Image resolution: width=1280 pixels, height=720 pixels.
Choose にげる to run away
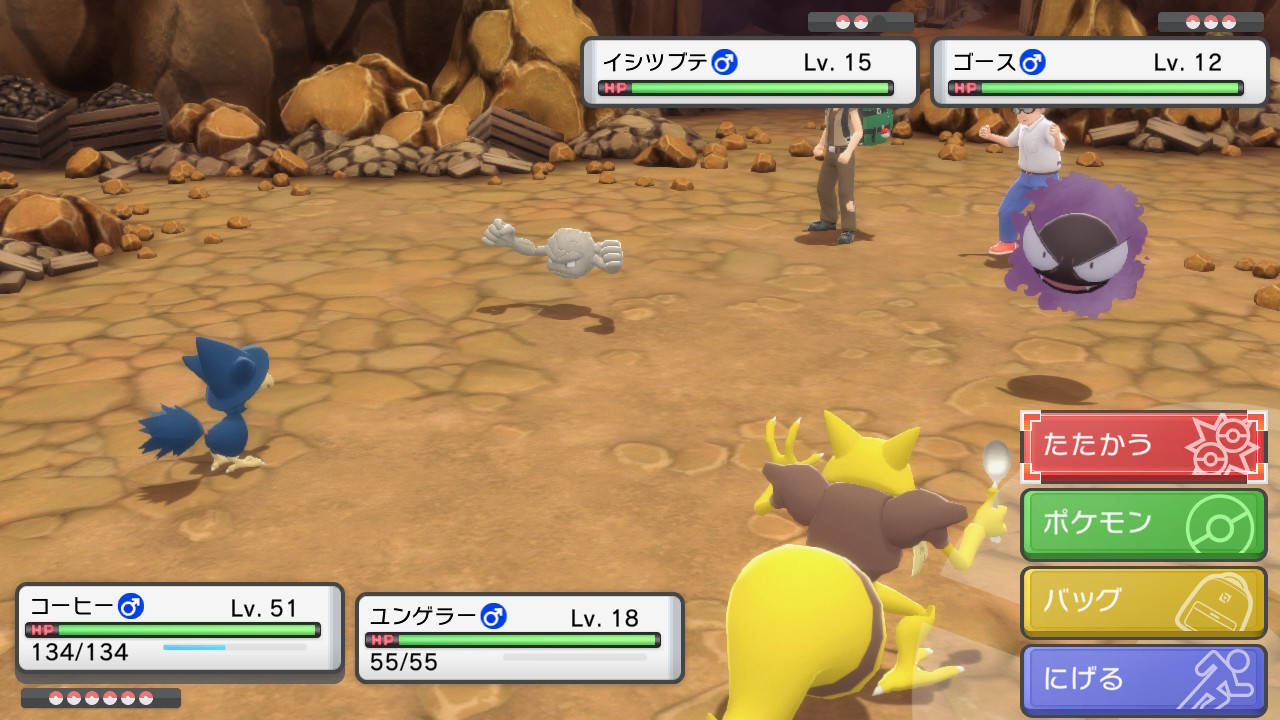coord(1143,680)
